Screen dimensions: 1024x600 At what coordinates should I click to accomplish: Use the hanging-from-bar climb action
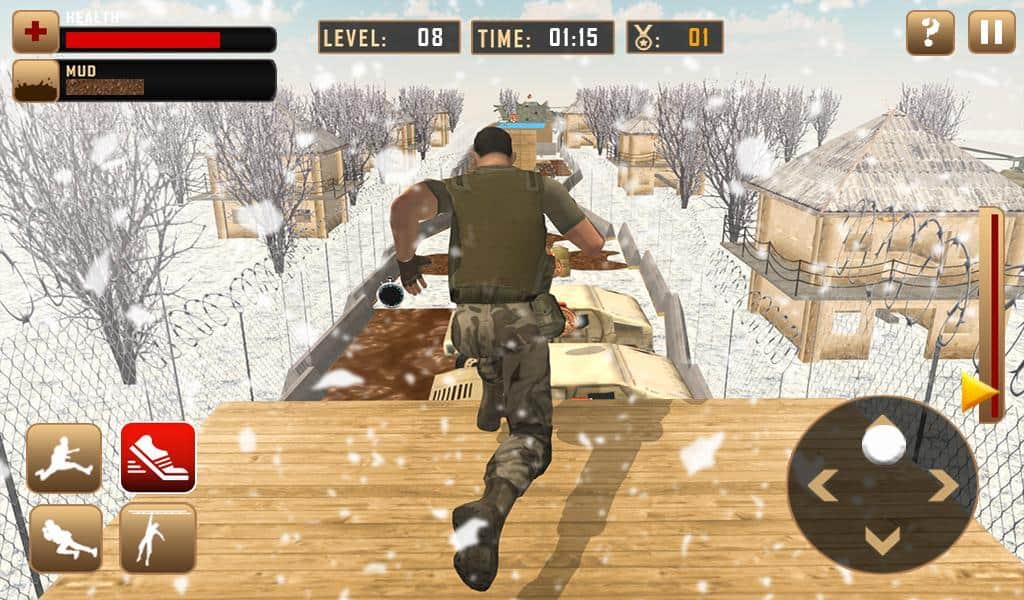tap(158, 538)
